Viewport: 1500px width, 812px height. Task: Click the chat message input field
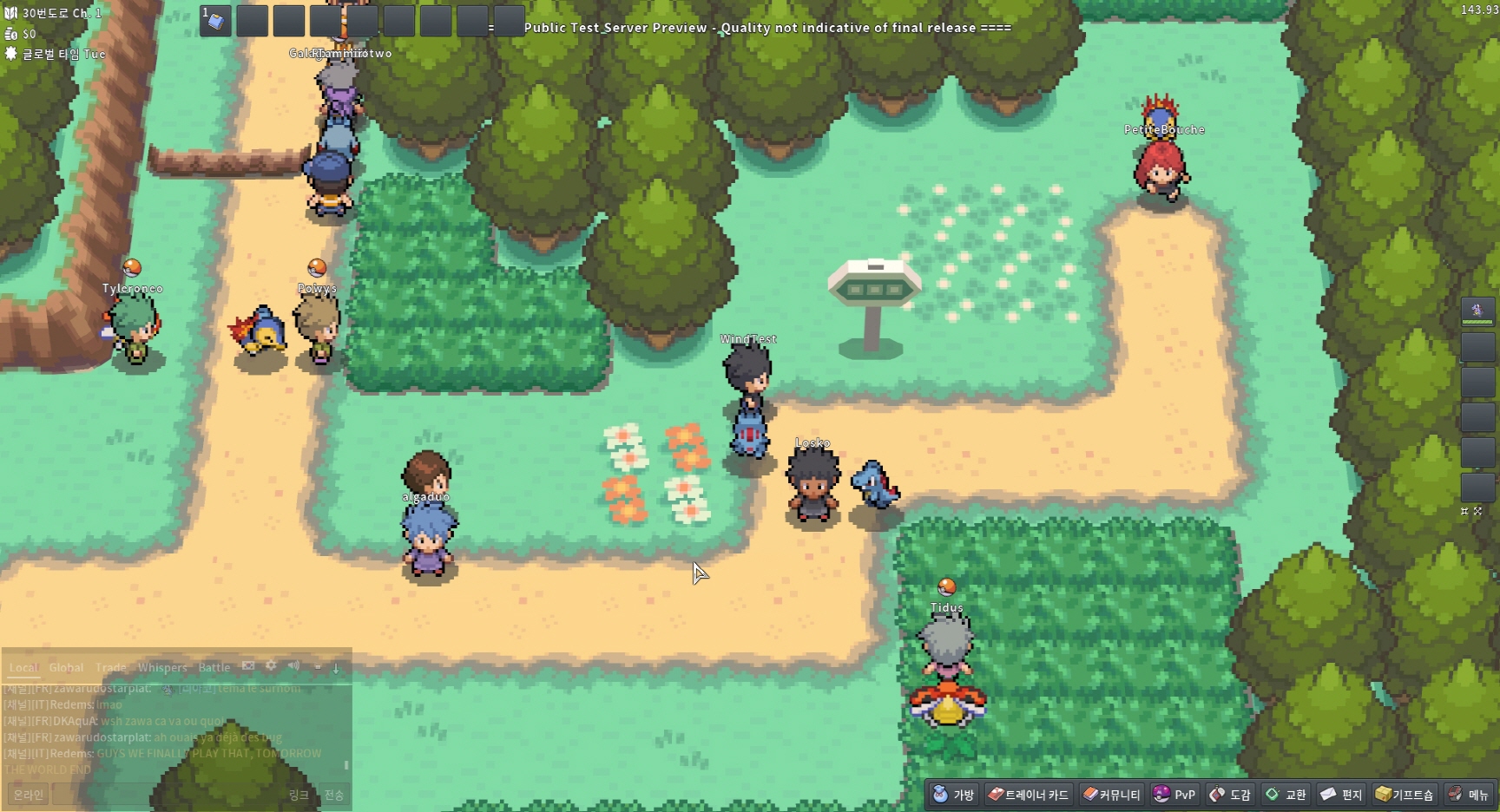165,795
